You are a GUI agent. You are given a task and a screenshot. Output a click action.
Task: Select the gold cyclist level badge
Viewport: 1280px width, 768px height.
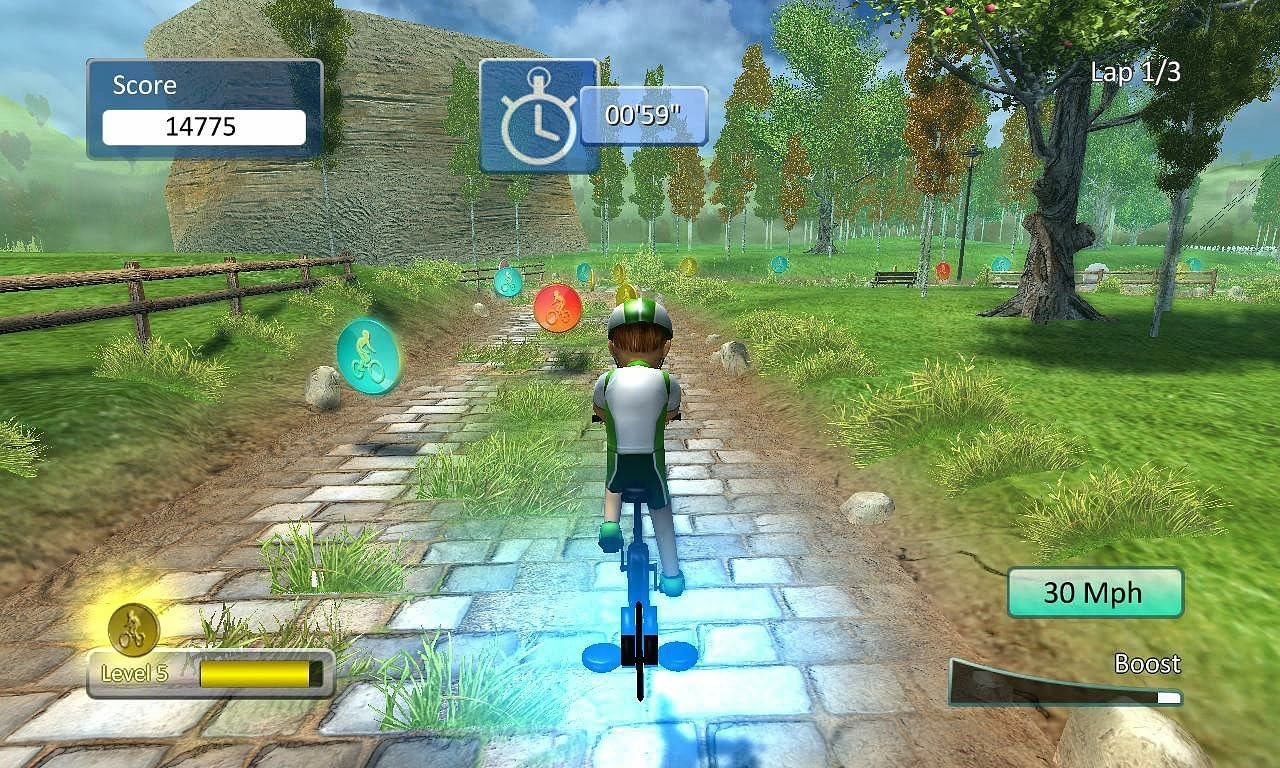tap(133, 629)
